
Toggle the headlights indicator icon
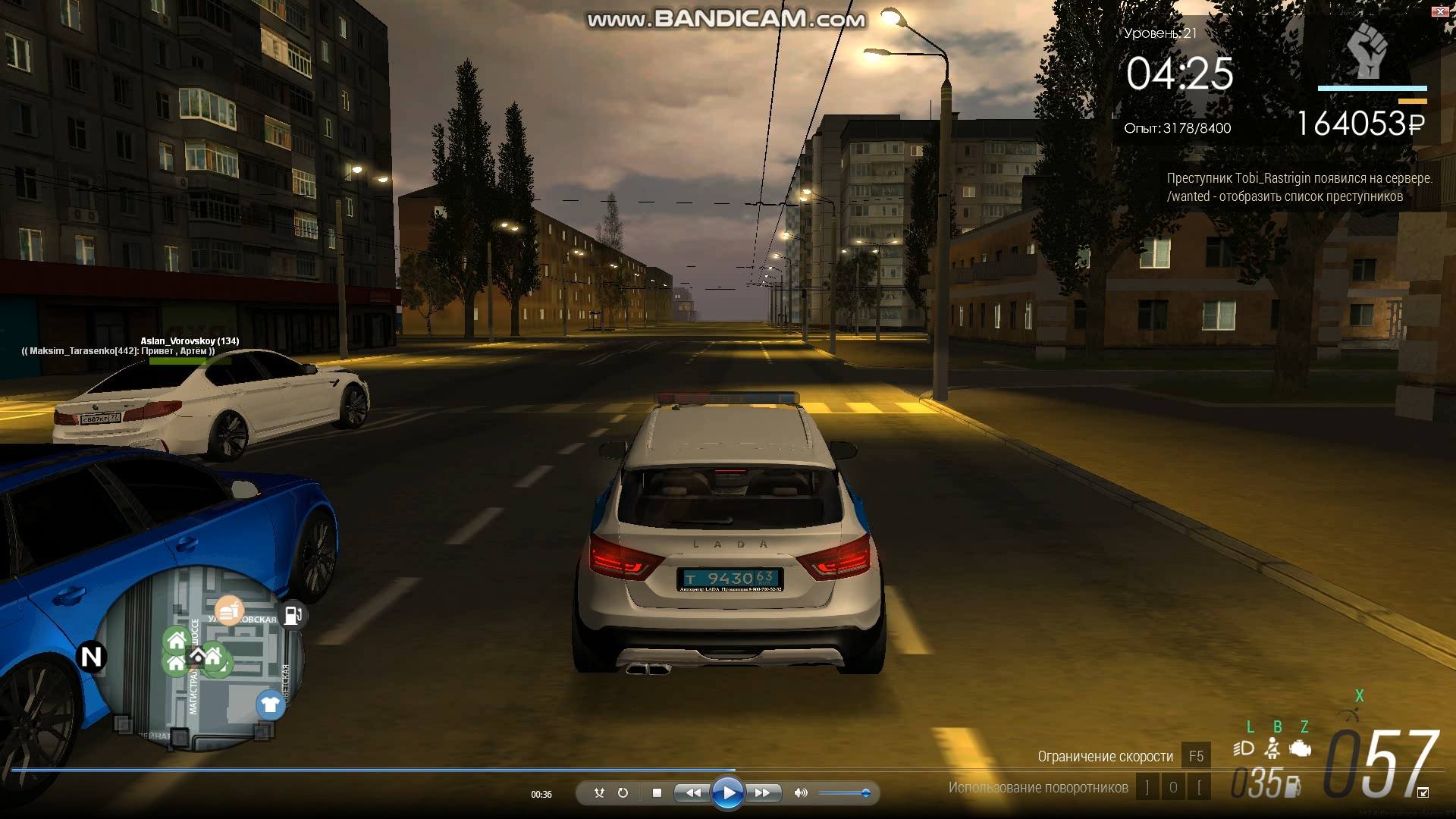coord(1244,749)
